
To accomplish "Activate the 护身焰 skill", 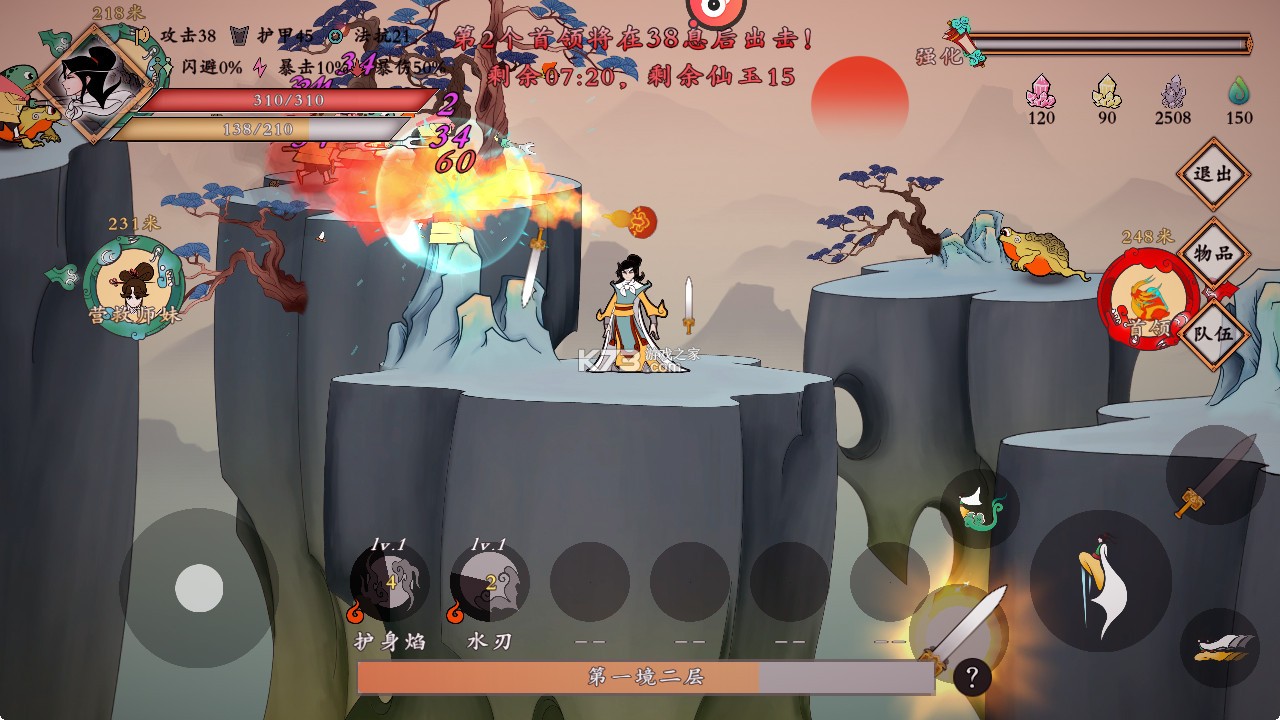I will click(390, 582).
